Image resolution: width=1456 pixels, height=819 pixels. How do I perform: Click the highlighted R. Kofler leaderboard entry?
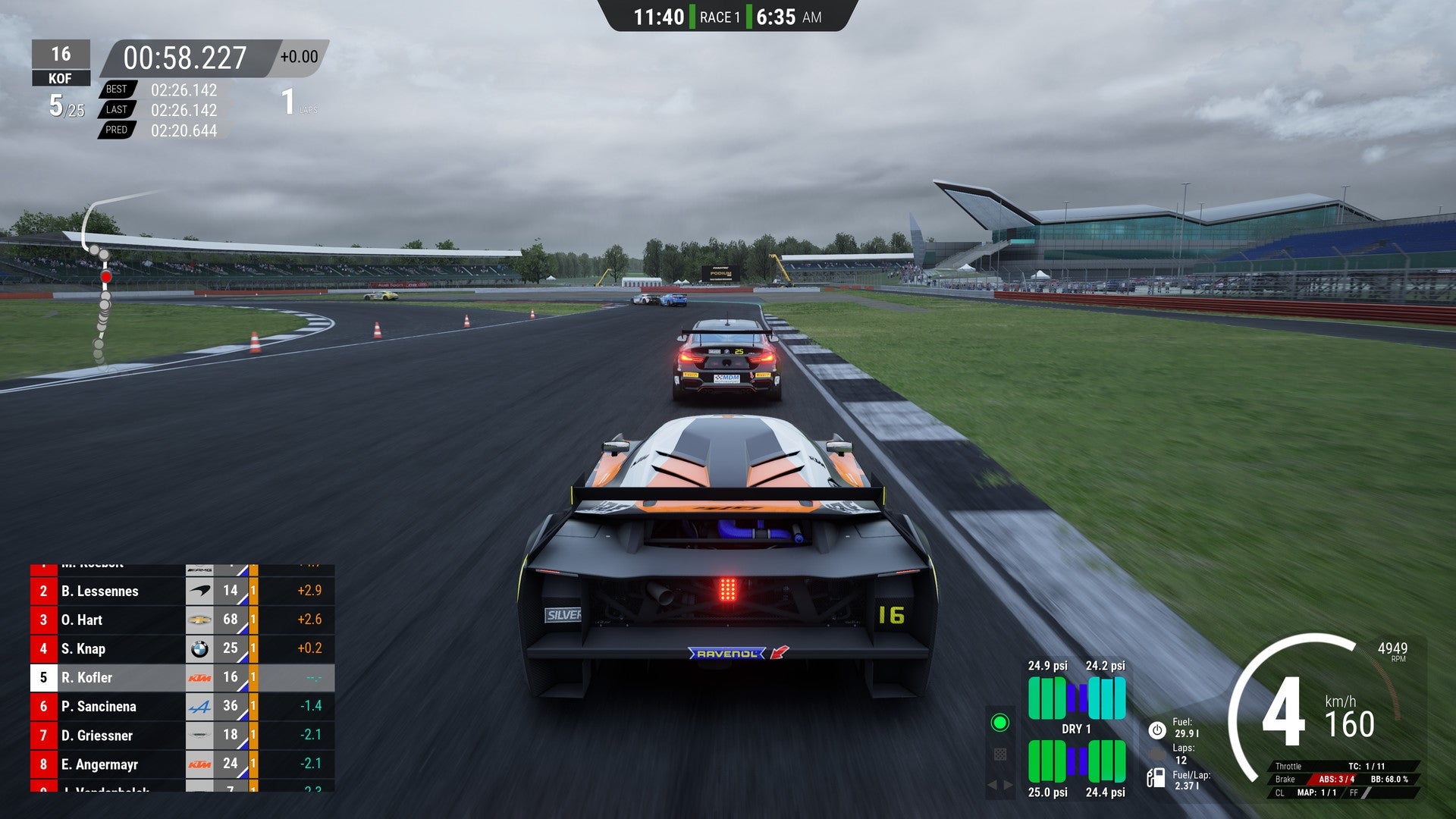114,677
